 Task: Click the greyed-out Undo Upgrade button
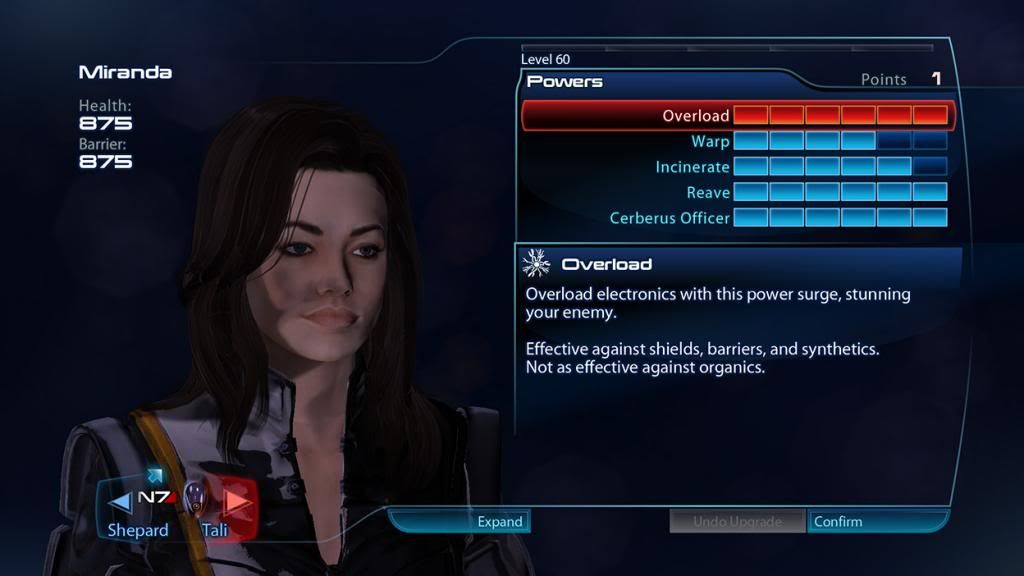tap(737, 521)
